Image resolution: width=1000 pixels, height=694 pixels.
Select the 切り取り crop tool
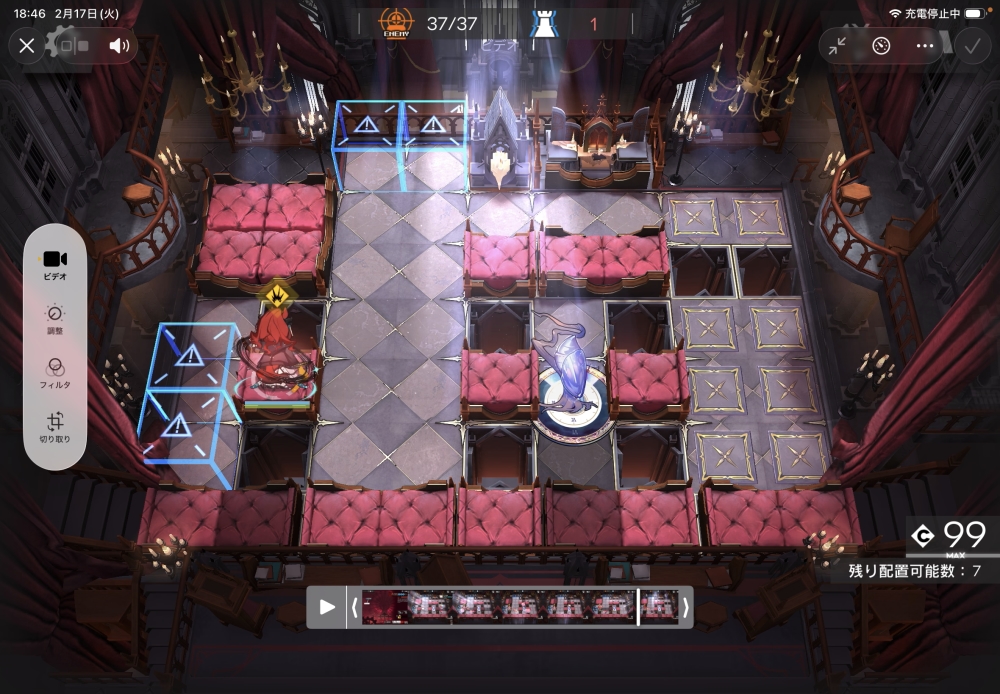55,427
